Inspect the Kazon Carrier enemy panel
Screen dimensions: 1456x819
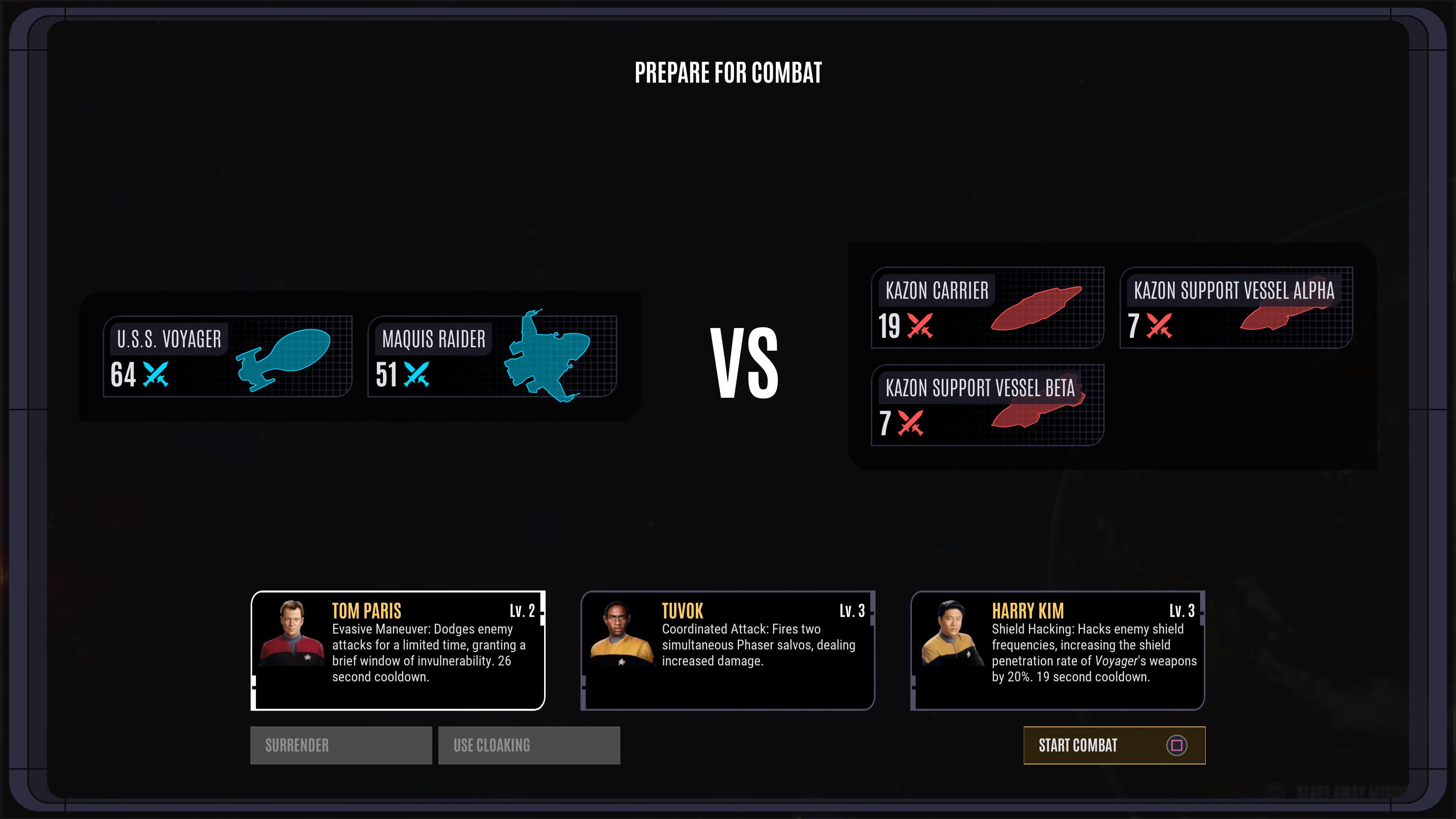tap(987, 308)
